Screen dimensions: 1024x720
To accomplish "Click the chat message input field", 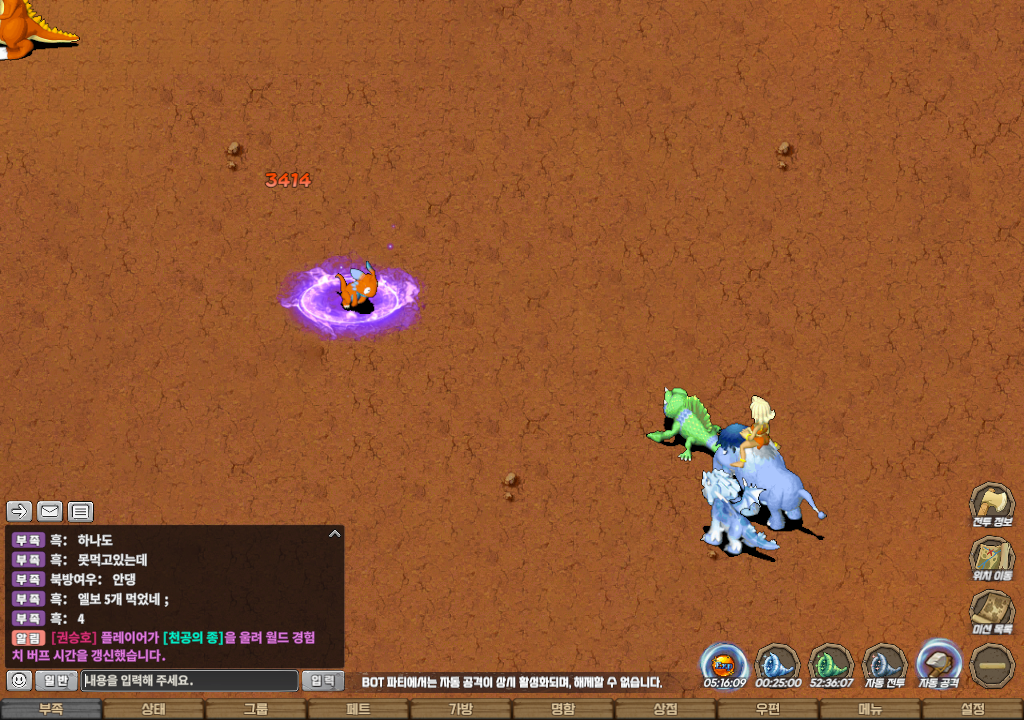I will [189, 681].
